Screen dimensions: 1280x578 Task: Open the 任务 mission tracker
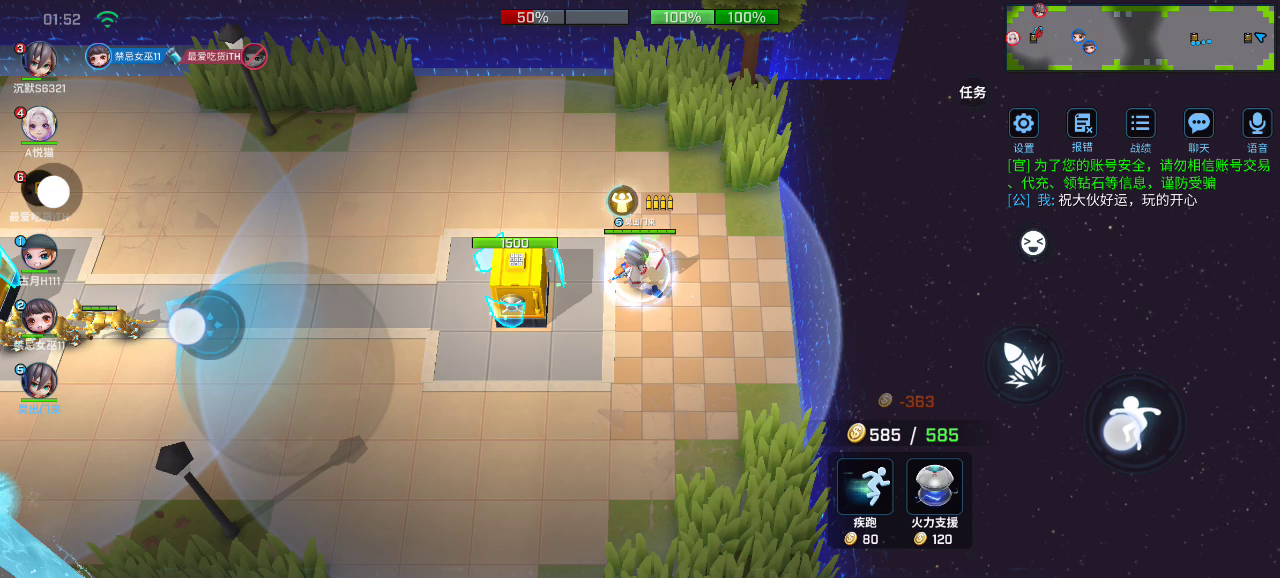pyautogui.click(x=973, y=92)
